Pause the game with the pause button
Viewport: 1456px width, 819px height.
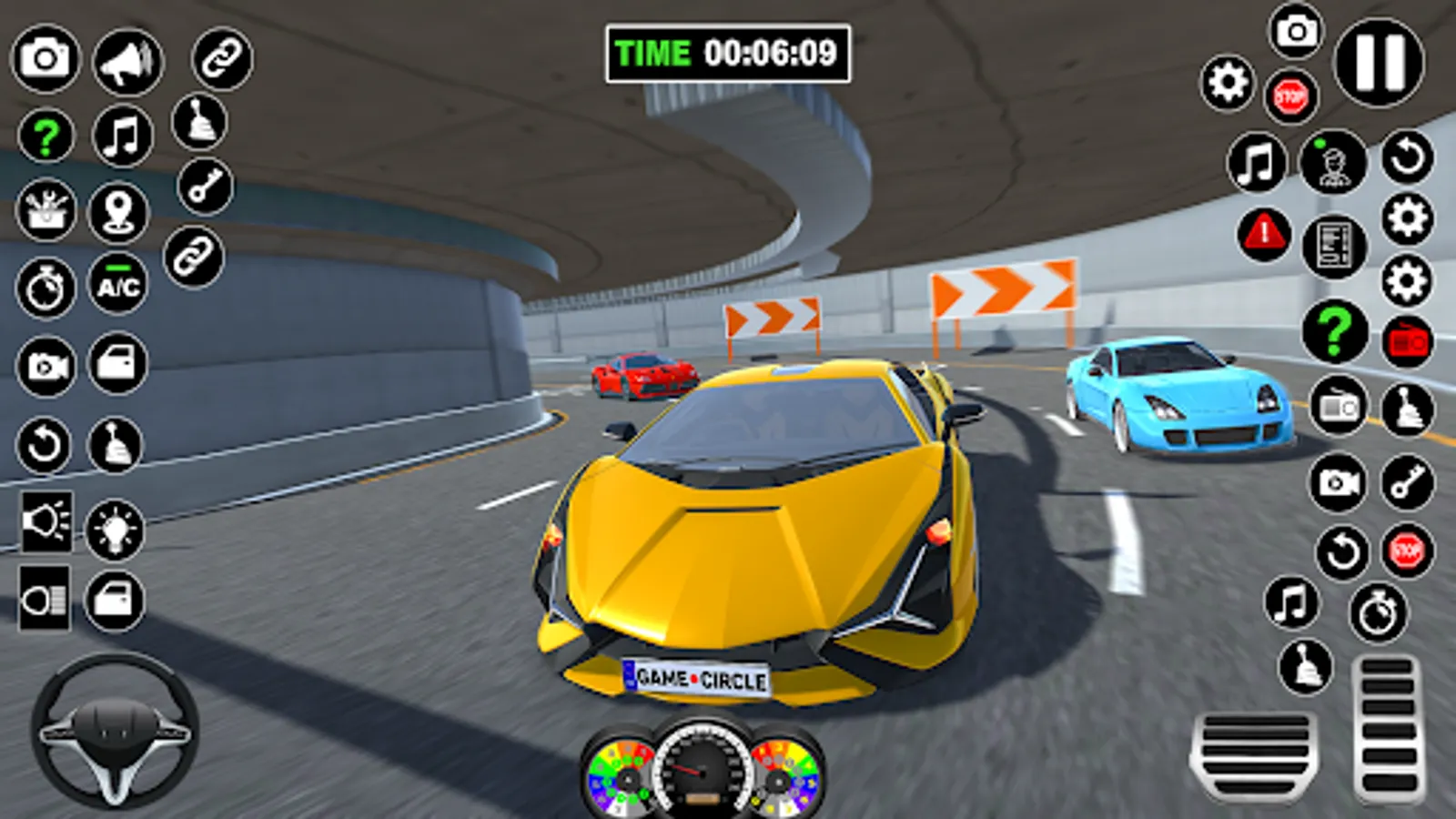(1379, 63)
